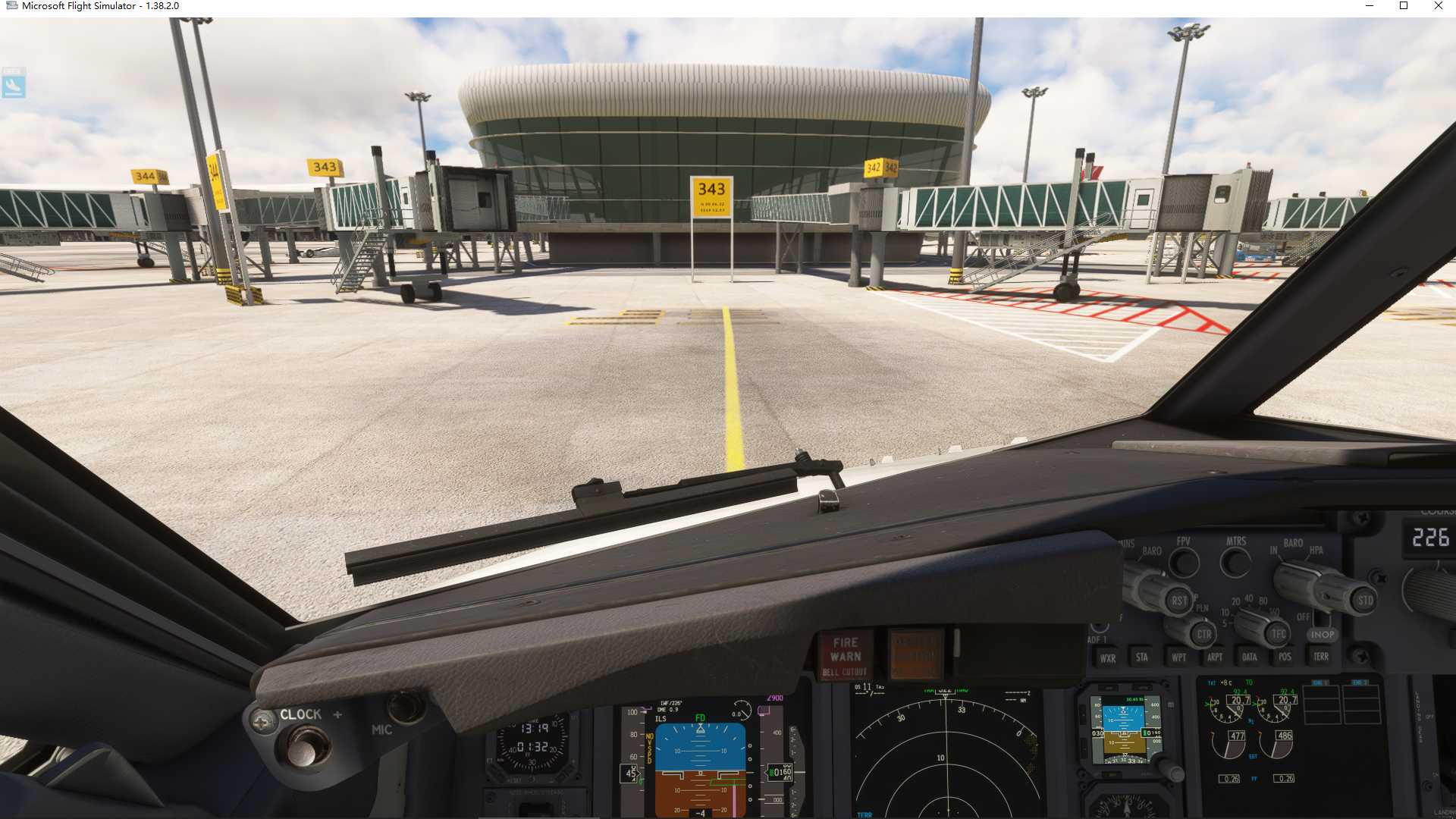Screen dimensions: 1456x819
Task: Select STA on the EFIS control panel
Action: (1142, 657)
